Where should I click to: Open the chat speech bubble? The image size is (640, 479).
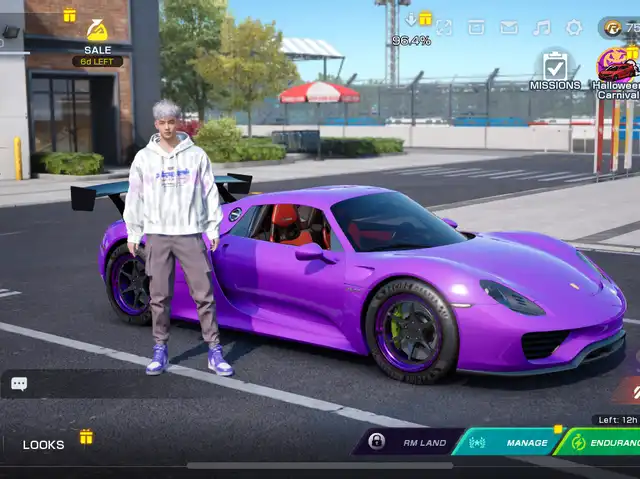click(19, 383)
